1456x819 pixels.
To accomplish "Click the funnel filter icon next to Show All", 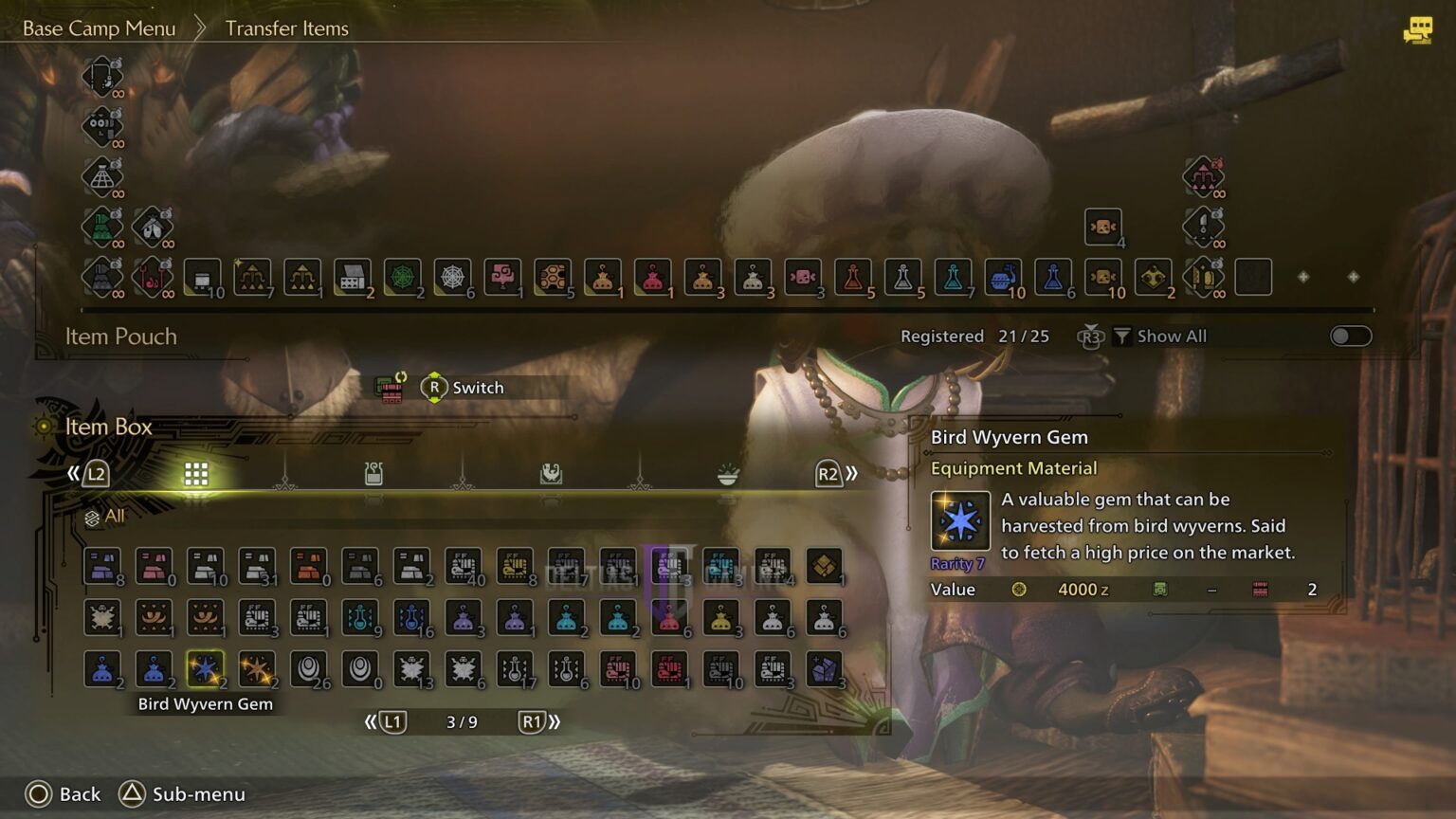I will [x=1122, y=336].
